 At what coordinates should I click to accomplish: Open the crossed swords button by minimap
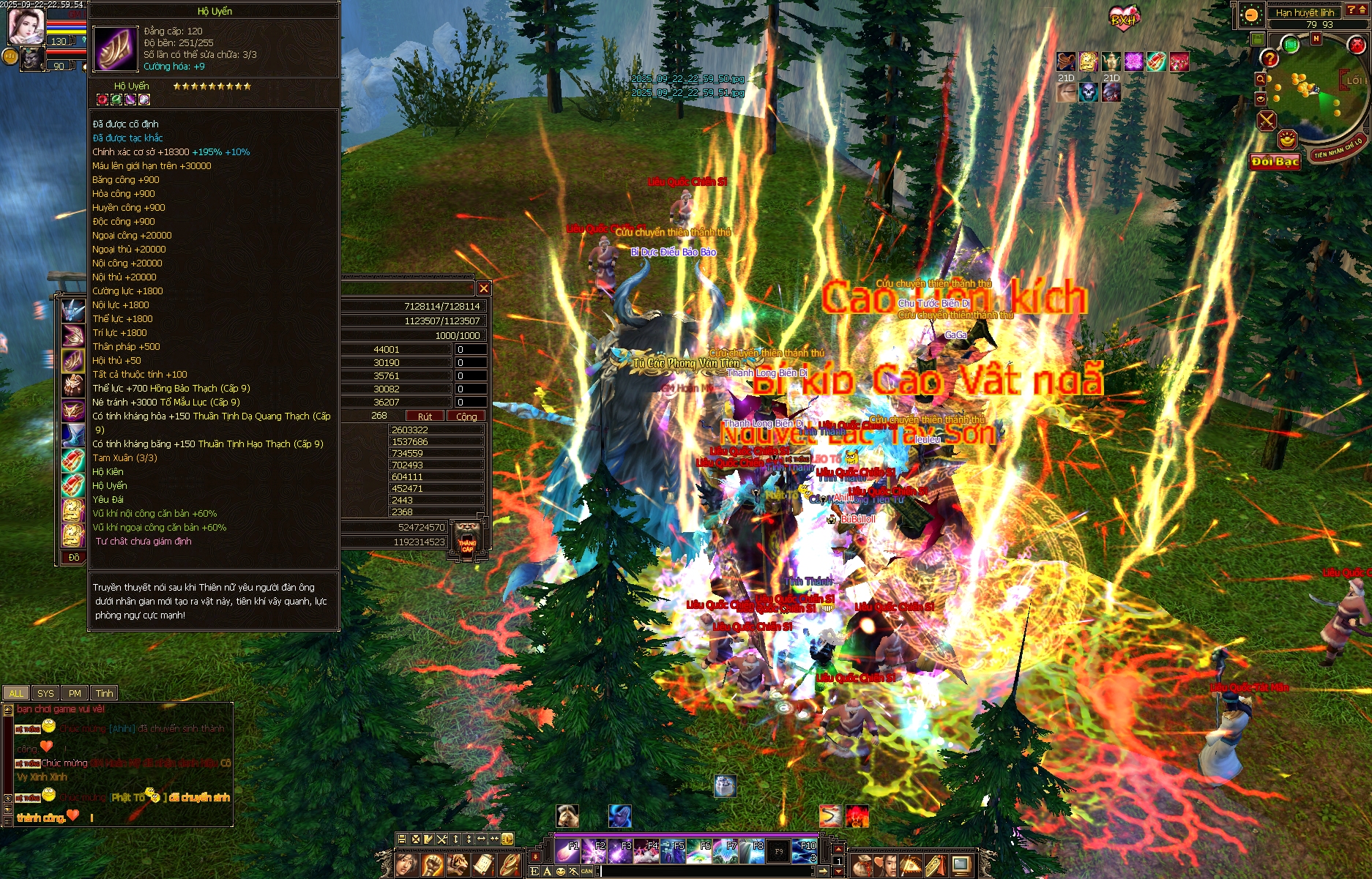pyautogui.click(x=1267, y=120)
